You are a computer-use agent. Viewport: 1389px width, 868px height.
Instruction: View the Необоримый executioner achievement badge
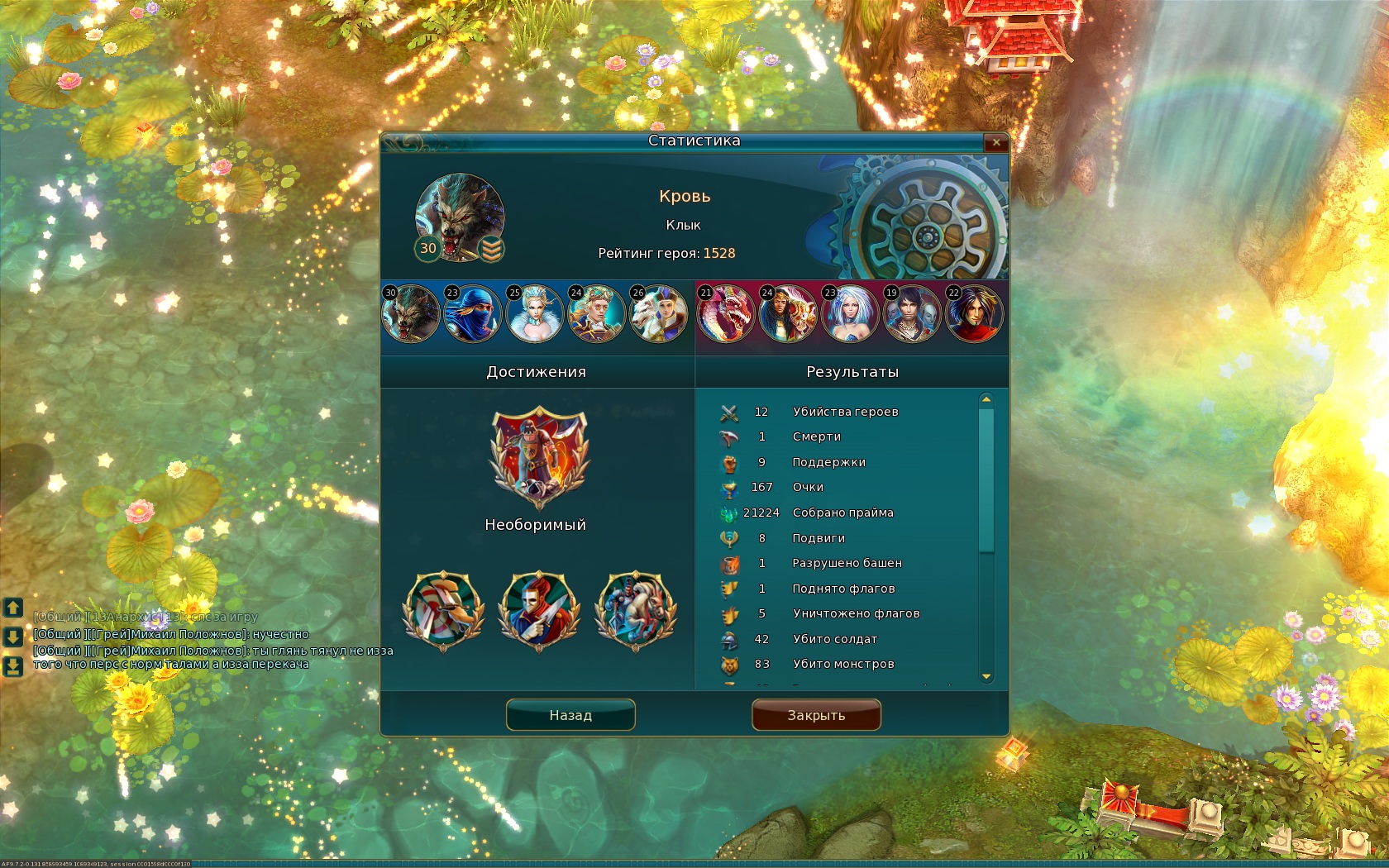(x=539, y=457)
